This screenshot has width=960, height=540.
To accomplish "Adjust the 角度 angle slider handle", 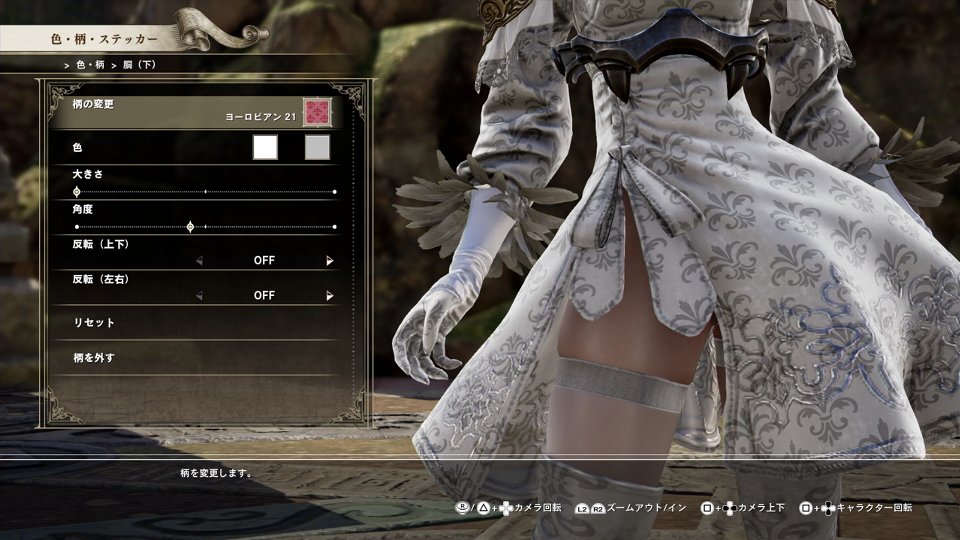I will (x=190, y=227).
